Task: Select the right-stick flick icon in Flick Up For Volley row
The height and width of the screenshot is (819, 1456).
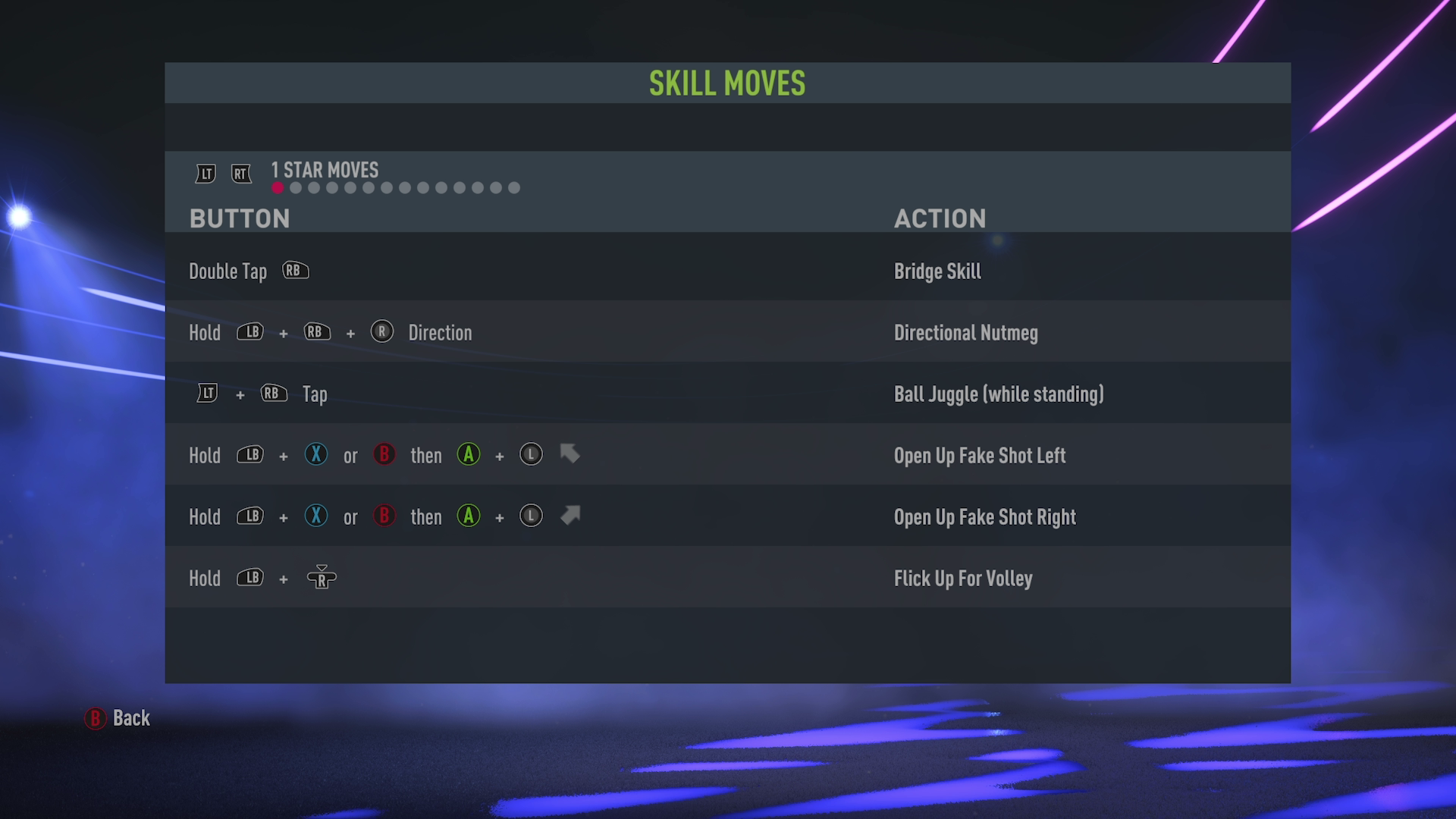Action: (x=320, y=578)
